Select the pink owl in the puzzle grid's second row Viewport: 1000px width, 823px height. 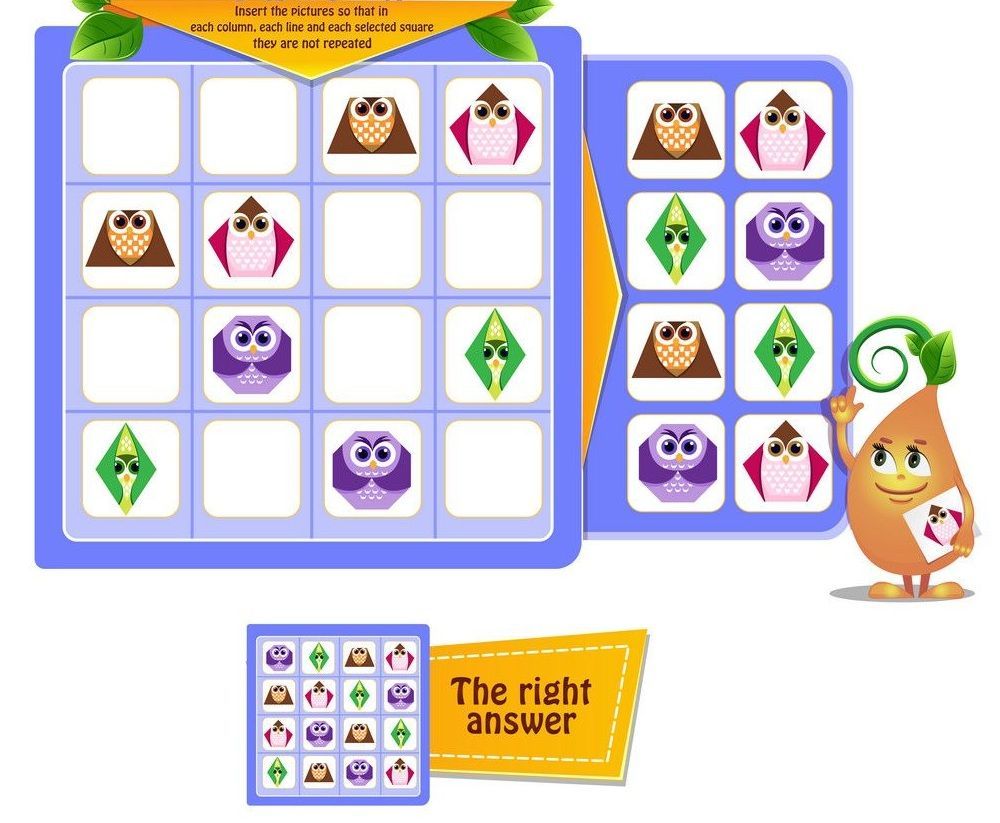[x=251, y=241]
